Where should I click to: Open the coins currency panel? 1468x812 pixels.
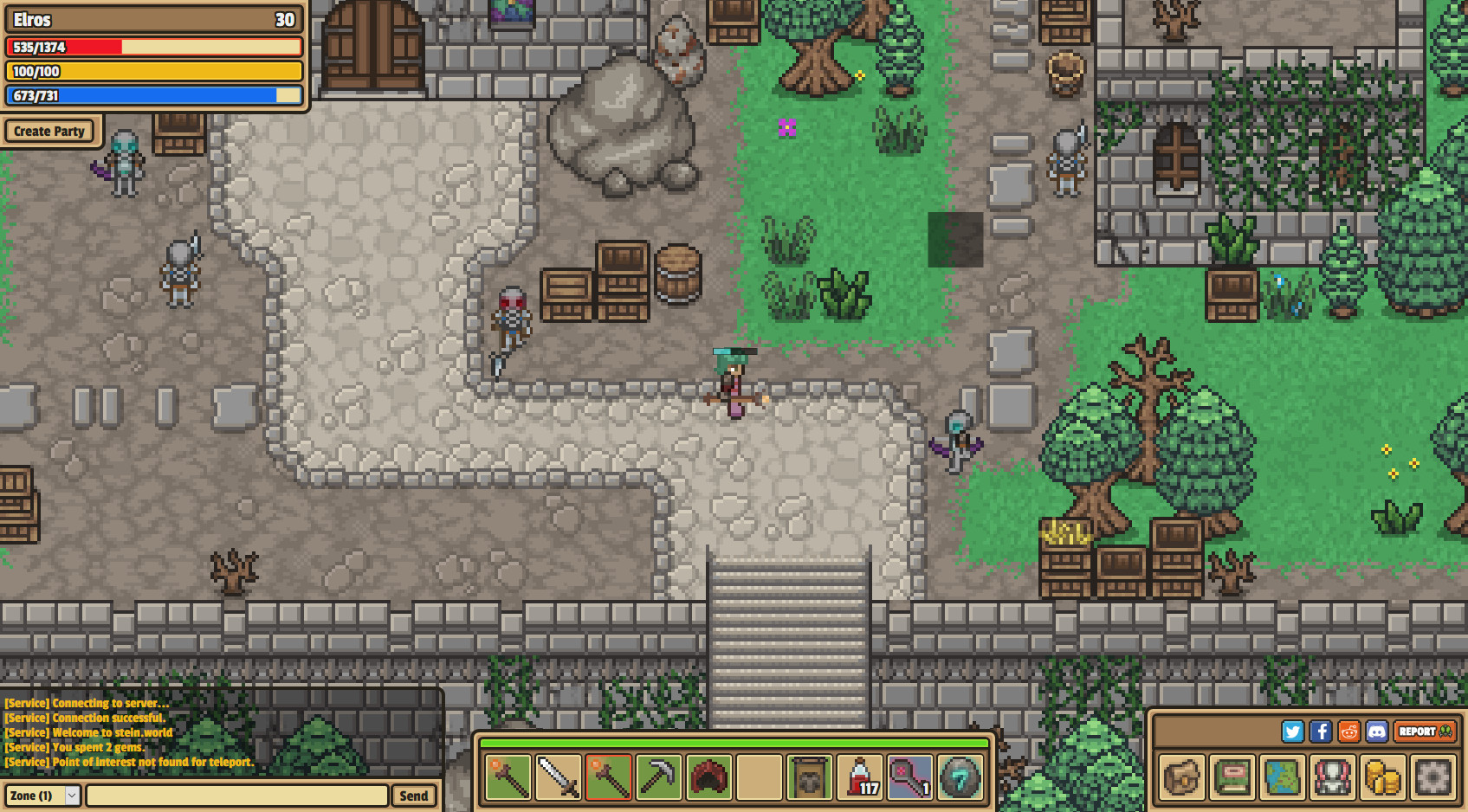tap(1383, 777)
